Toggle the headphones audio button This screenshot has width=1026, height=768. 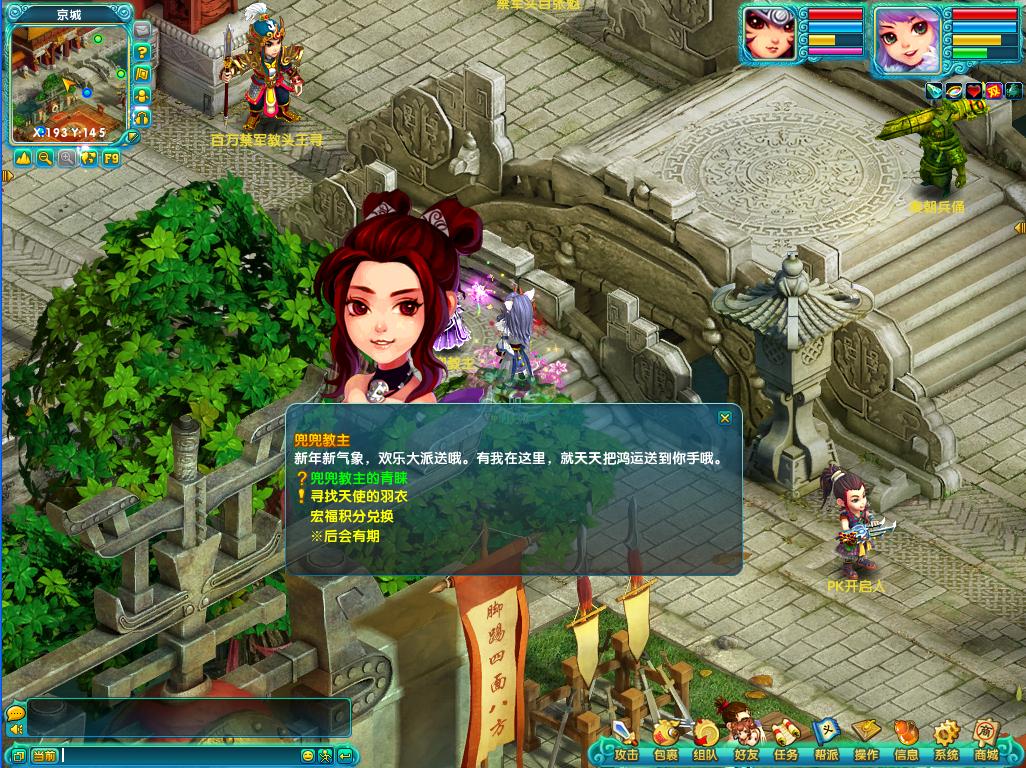tap(142, 117)
